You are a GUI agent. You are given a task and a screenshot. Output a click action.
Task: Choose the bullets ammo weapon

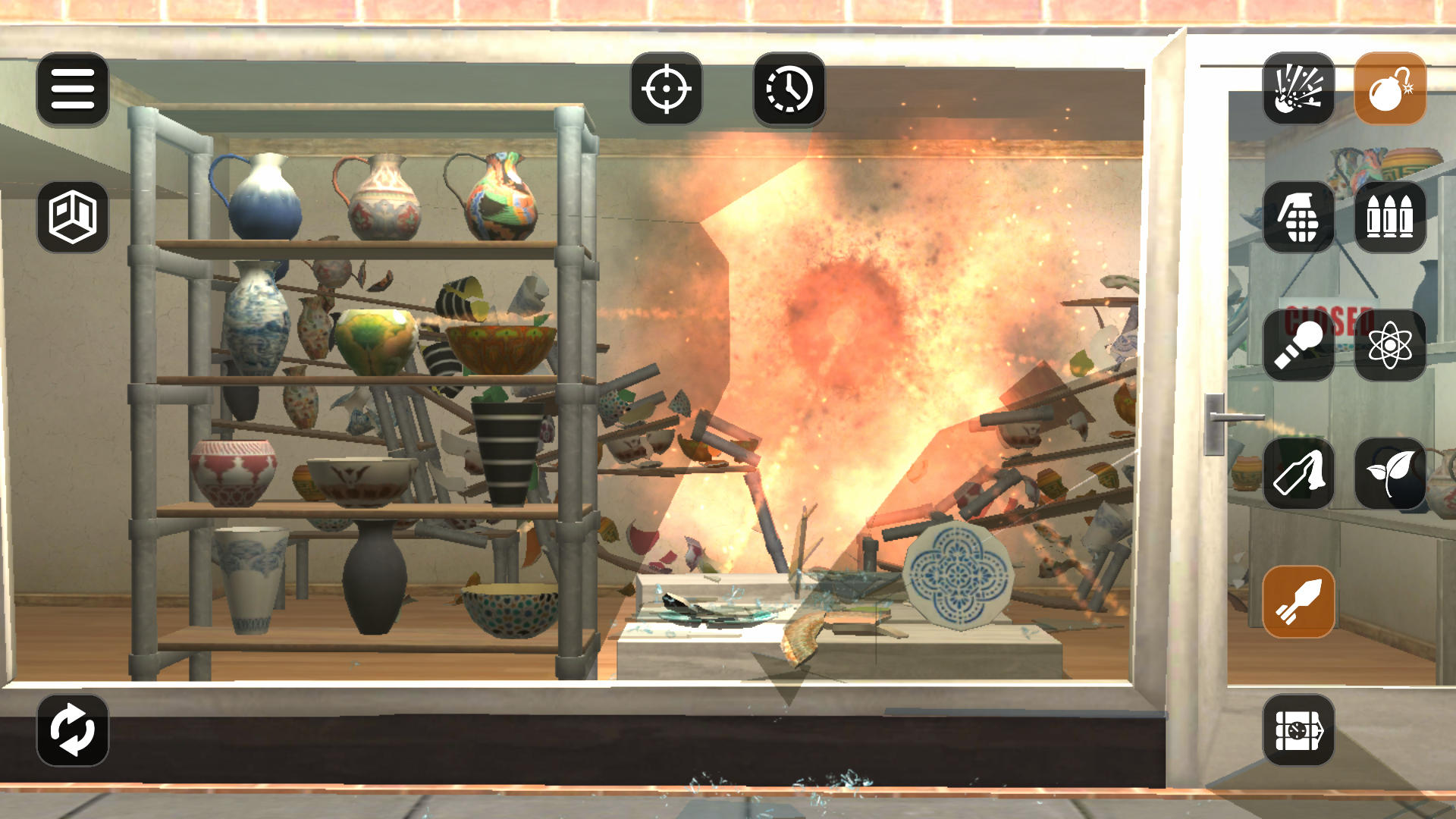click(1391, 218)
